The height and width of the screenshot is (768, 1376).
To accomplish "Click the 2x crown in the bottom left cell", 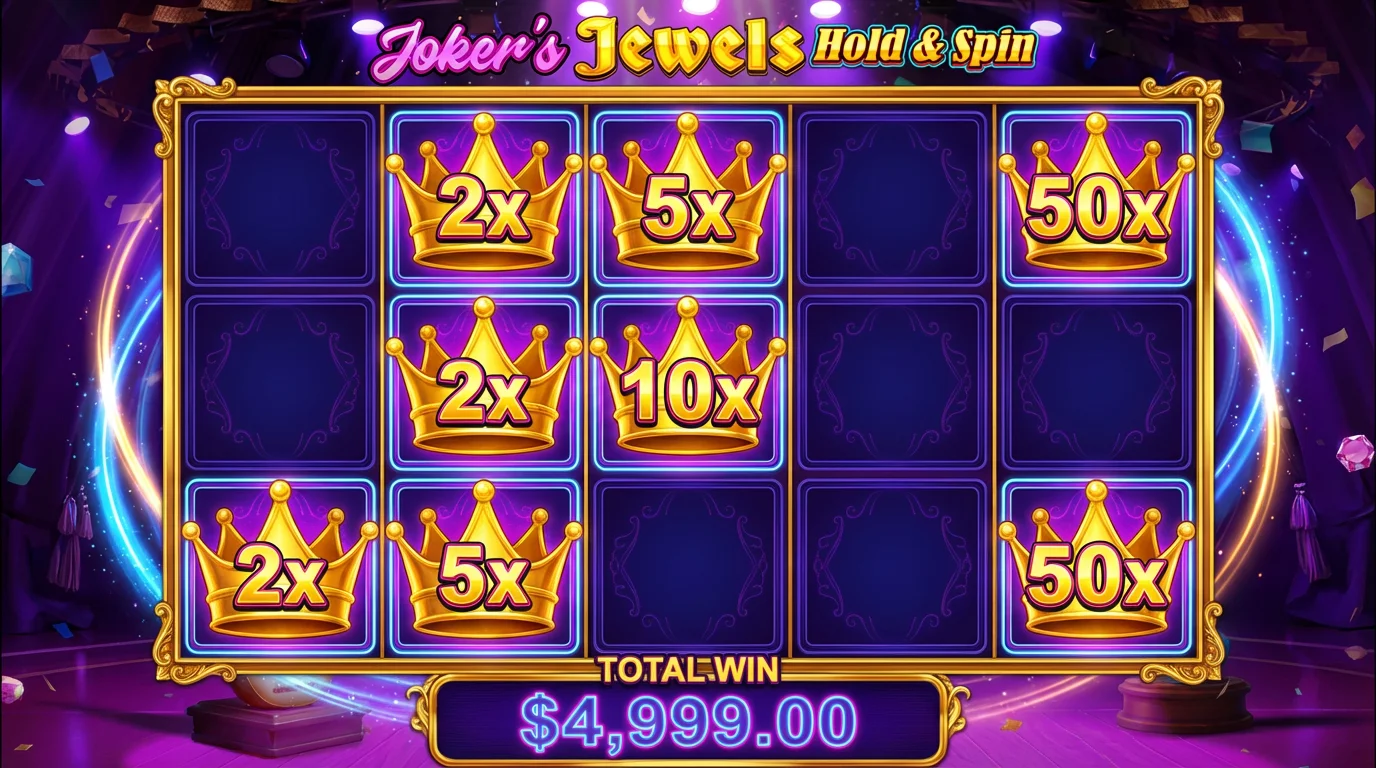I will 280,570.
